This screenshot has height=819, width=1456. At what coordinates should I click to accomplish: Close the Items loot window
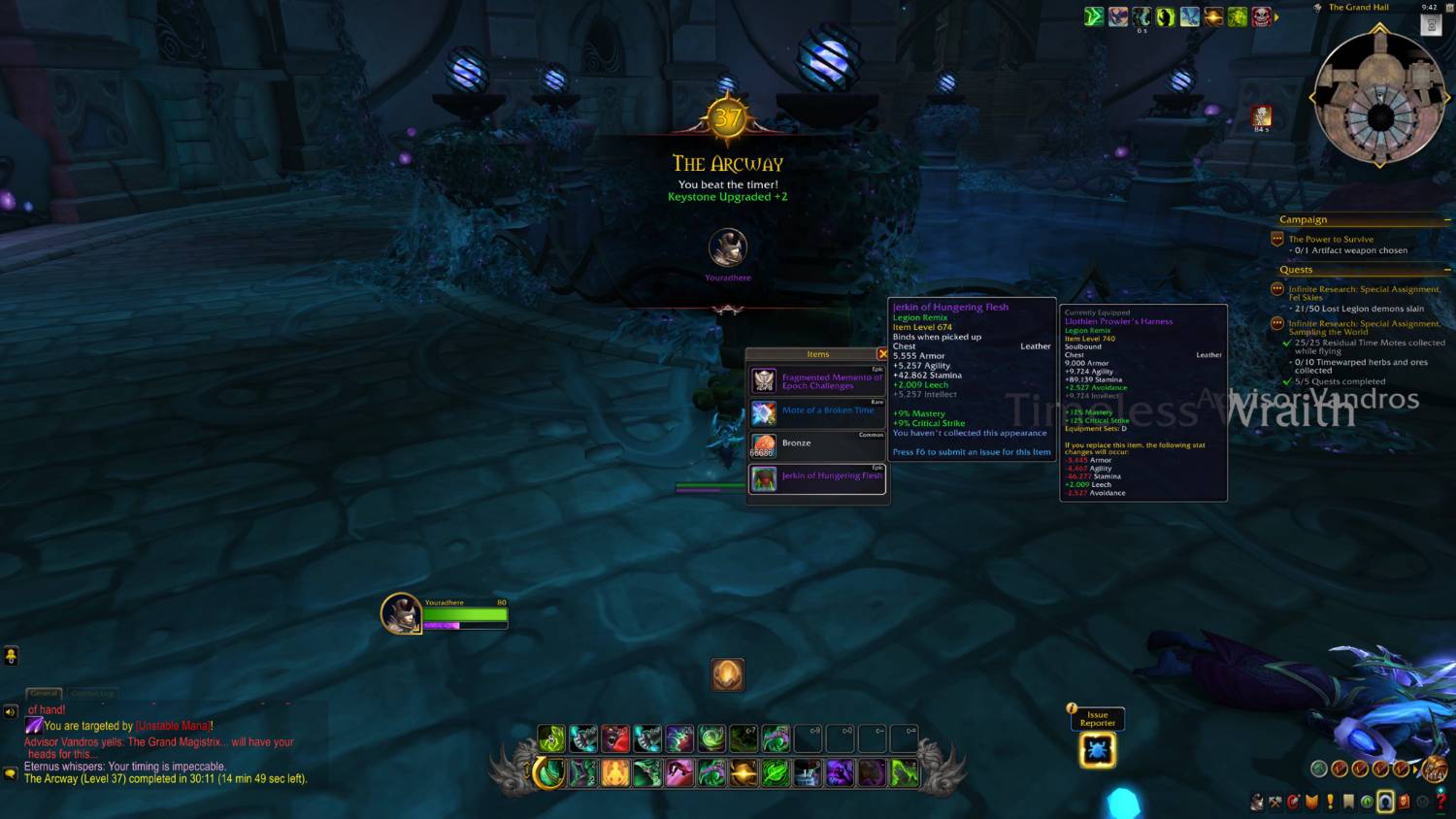coord(882,354)
